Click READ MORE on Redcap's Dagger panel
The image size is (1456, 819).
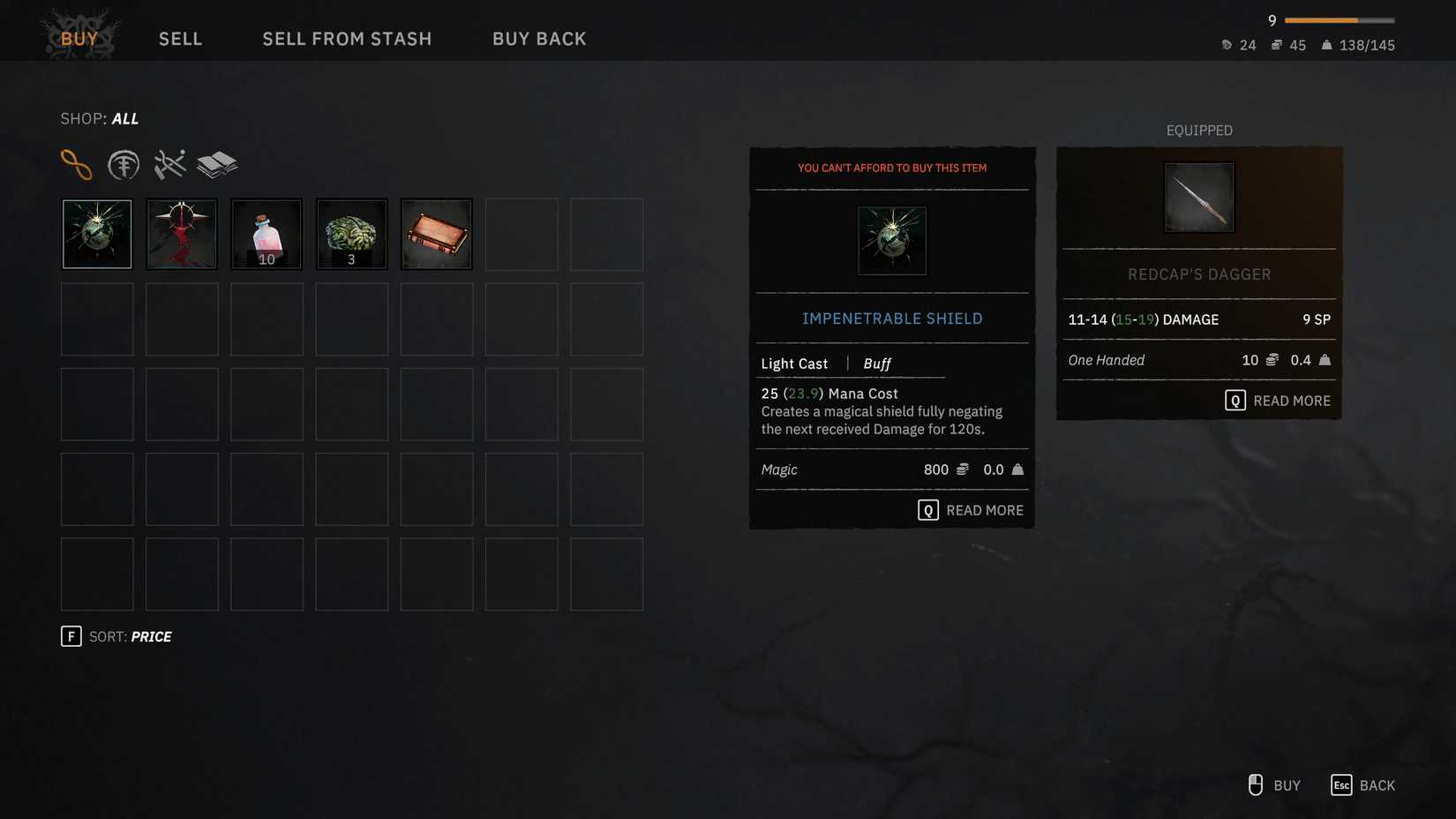tap(1277, 400)
